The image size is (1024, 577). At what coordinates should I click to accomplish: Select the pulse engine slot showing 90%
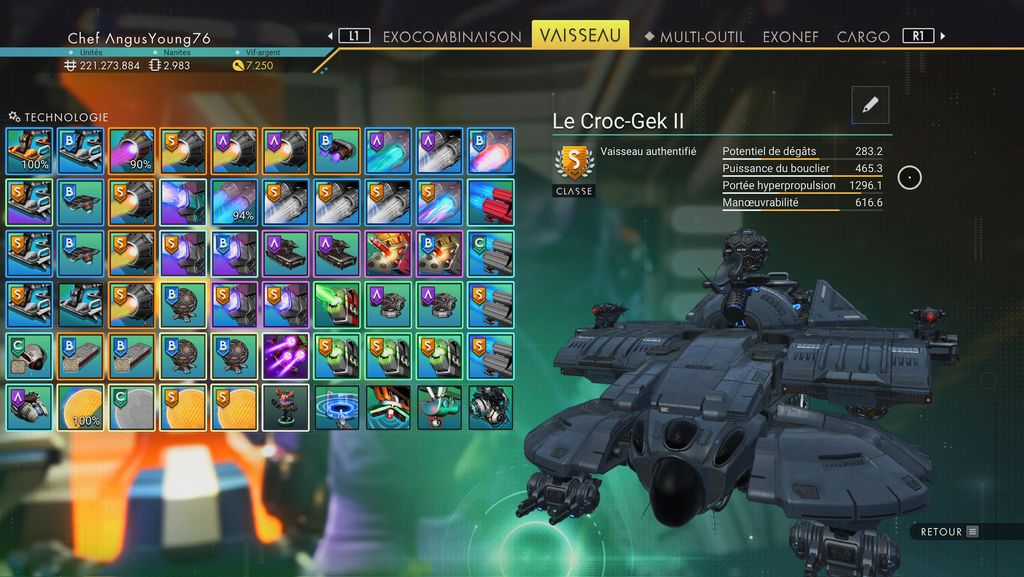click(x=132, y=150)
